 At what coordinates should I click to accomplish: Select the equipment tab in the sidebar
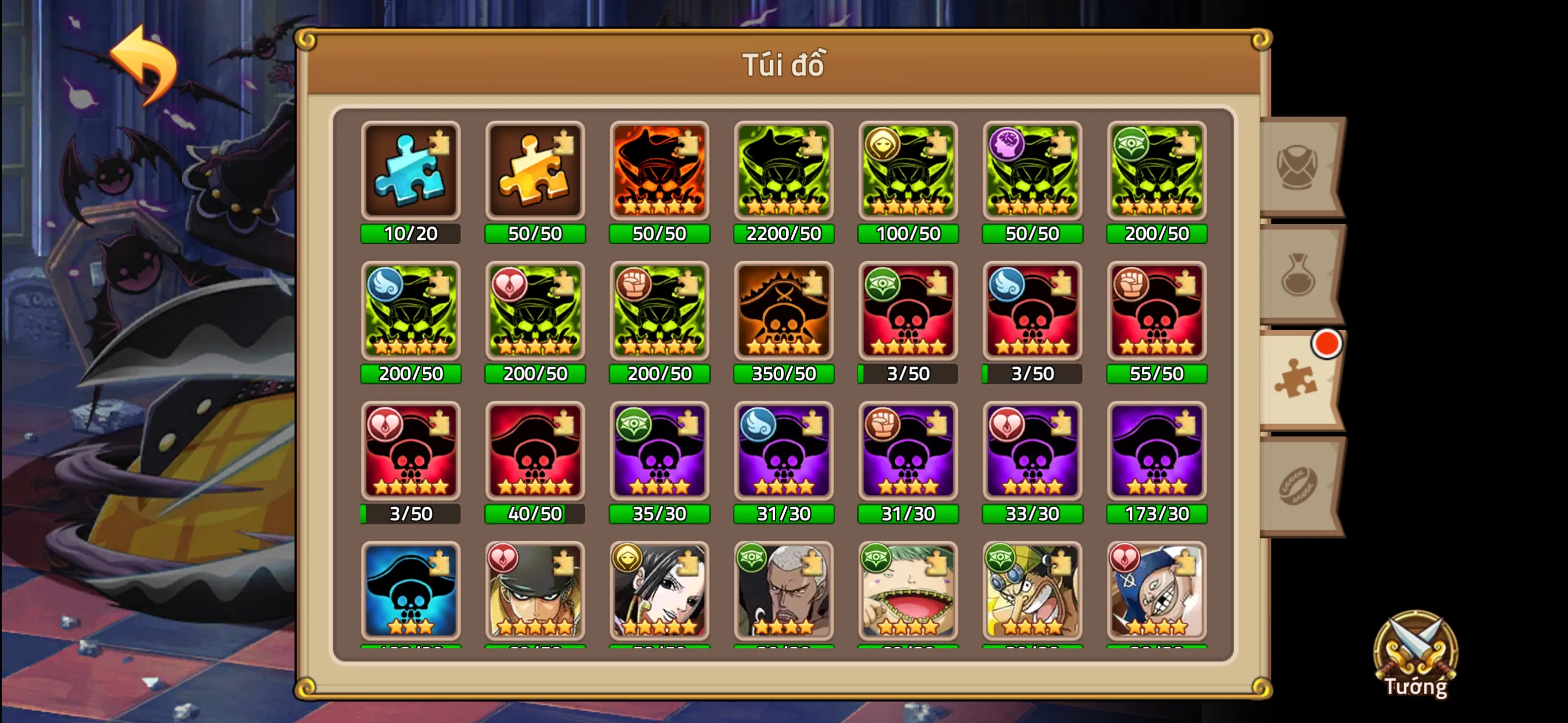[1296, 165]
